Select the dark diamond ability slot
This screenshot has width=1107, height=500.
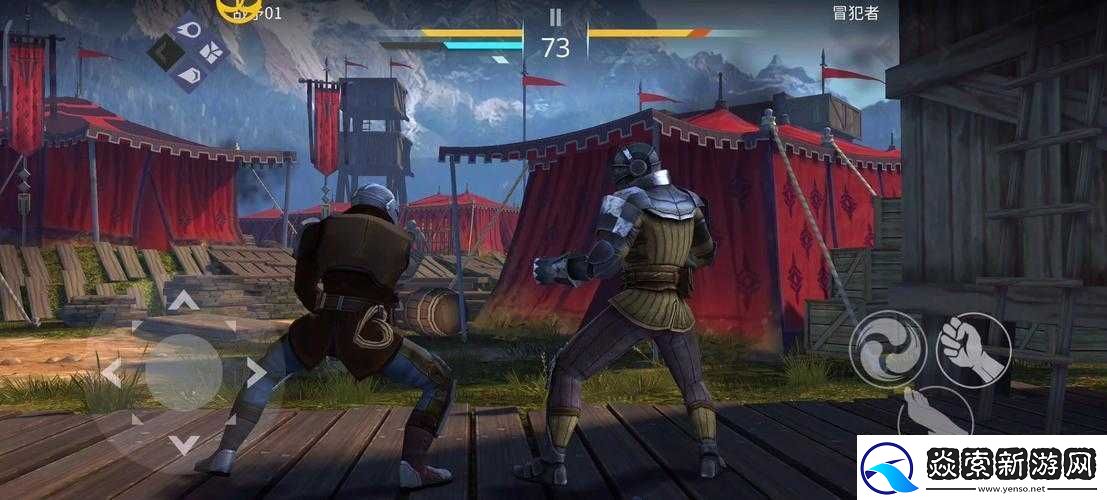(165, 50)
